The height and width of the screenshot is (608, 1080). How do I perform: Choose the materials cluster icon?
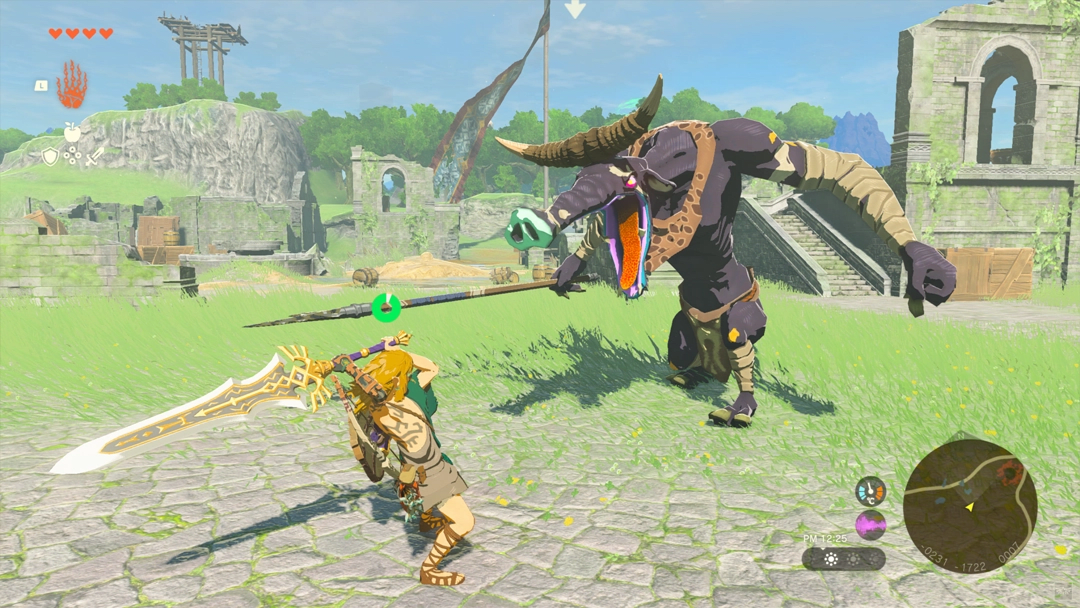pyautogui.click(x=72, y=156)
